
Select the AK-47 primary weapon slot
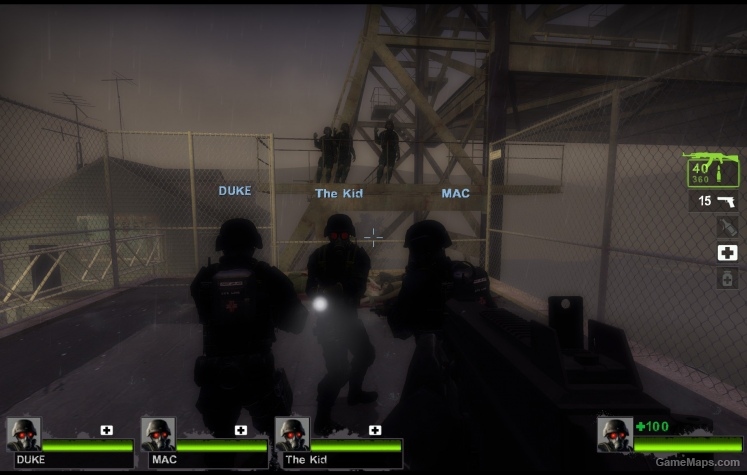click(712, 169)
